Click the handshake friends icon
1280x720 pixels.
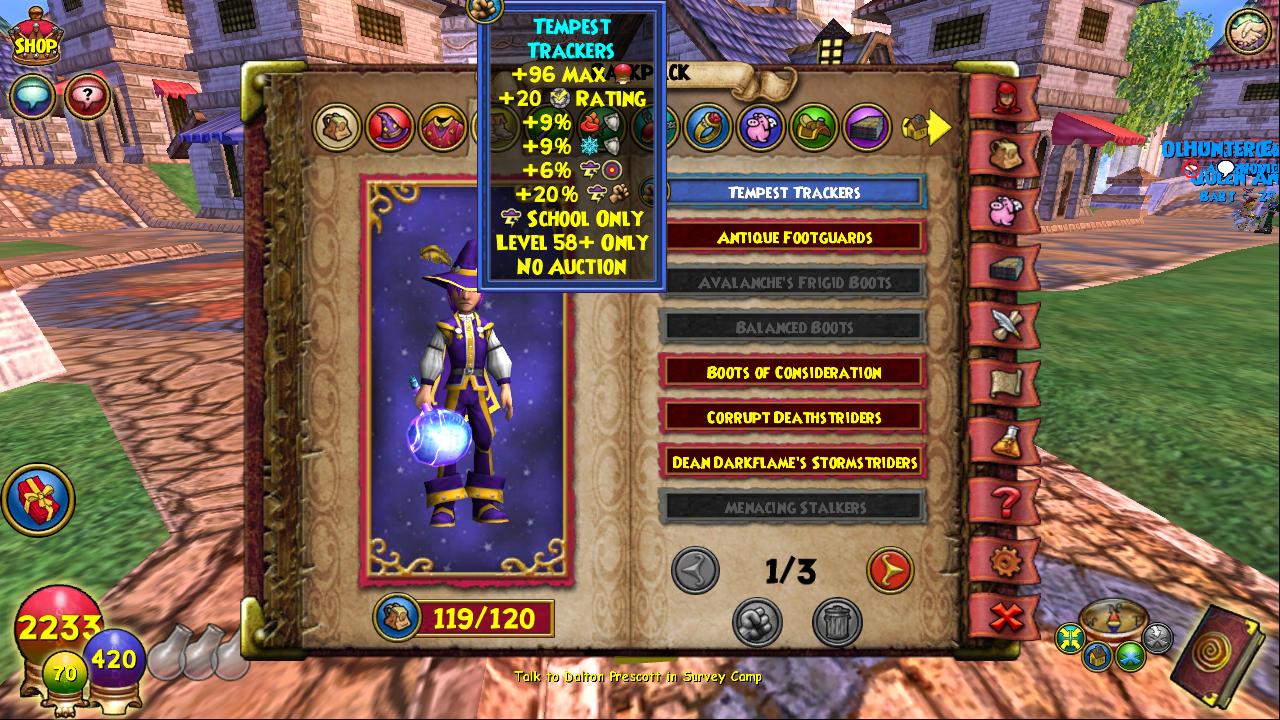tap(1248, 32)
